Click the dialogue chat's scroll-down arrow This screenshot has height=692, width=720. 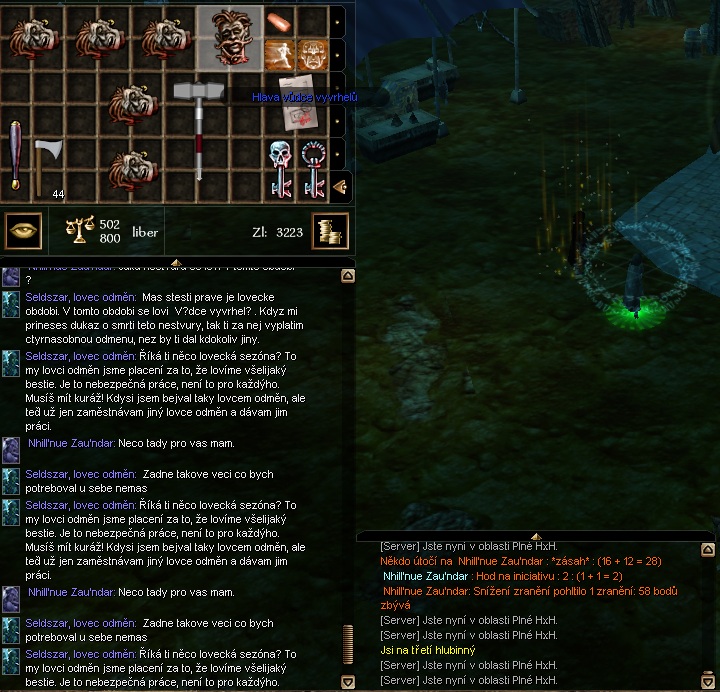point(348,682)
